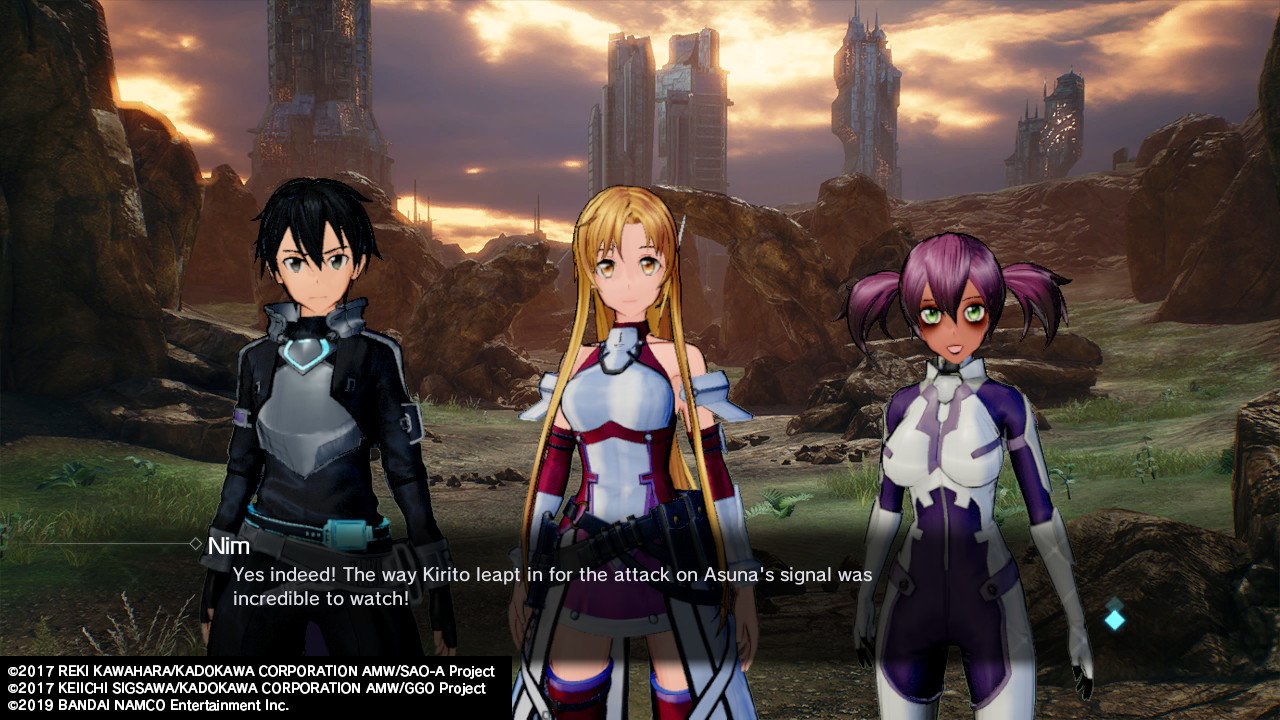Click the faded diamond above the advance indicator
This screenshot has width=1280, height=720.
[1114, 604]
